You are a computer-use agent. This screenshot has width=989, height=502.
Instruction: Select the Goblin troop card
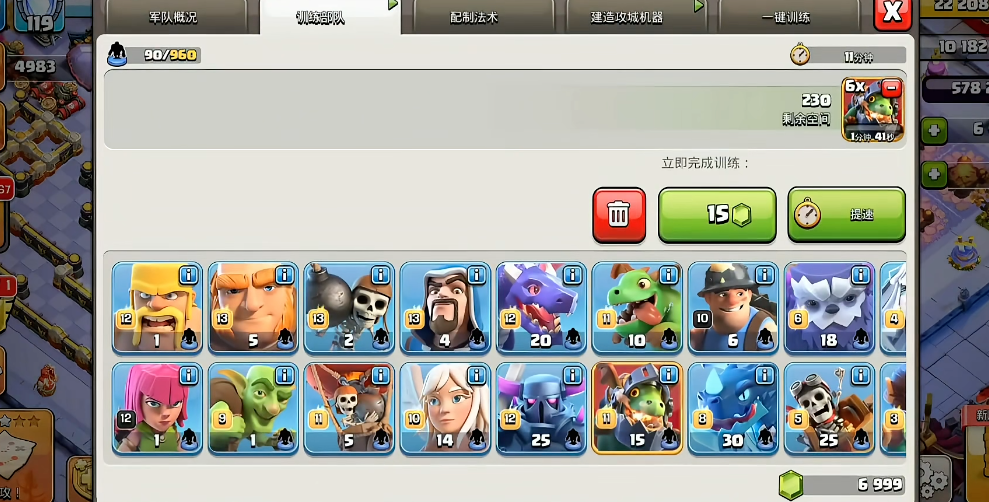coord(253,408)
